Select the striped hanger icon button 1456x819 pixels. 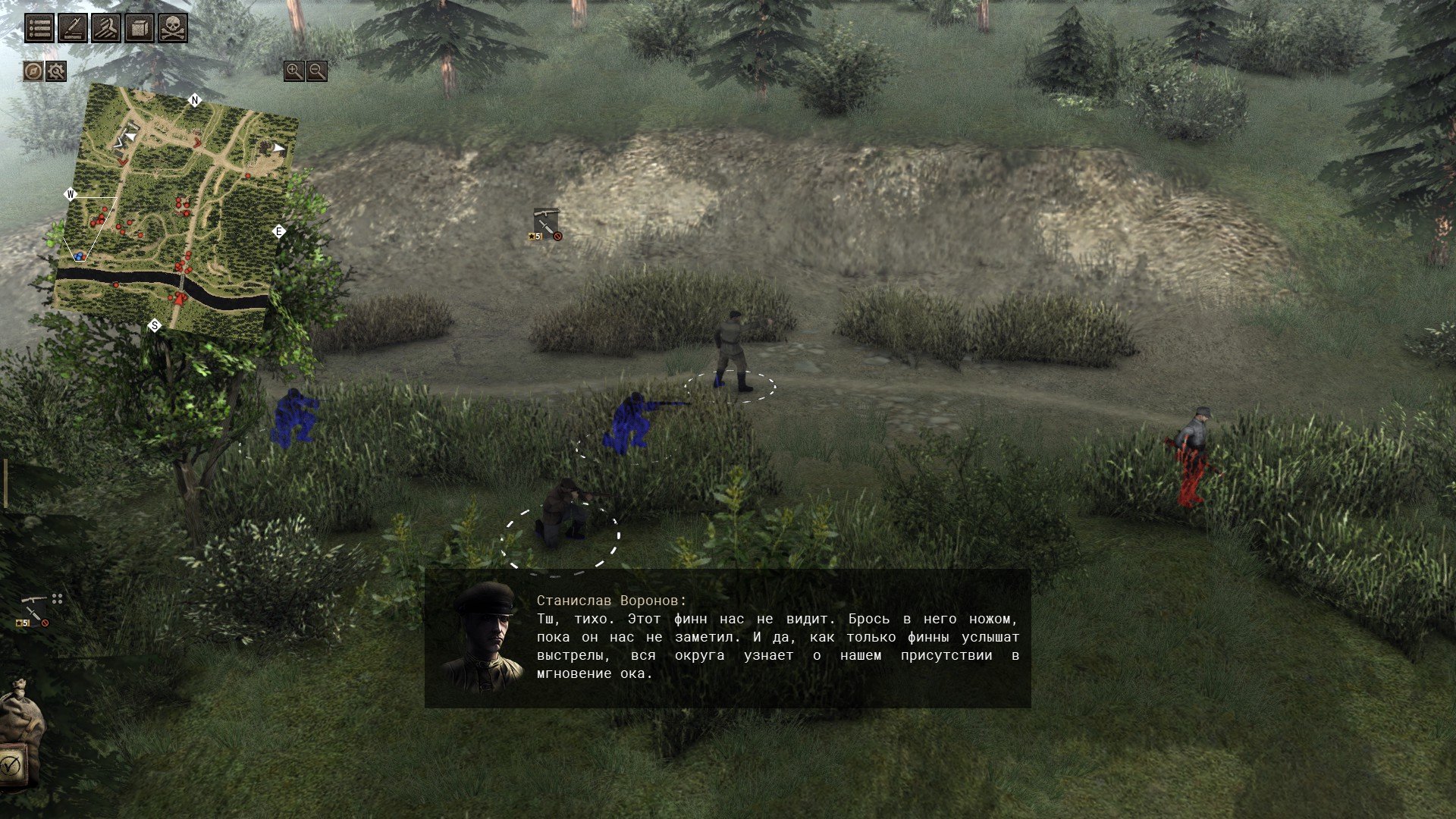pyautogui.click(x=106, y=28)
